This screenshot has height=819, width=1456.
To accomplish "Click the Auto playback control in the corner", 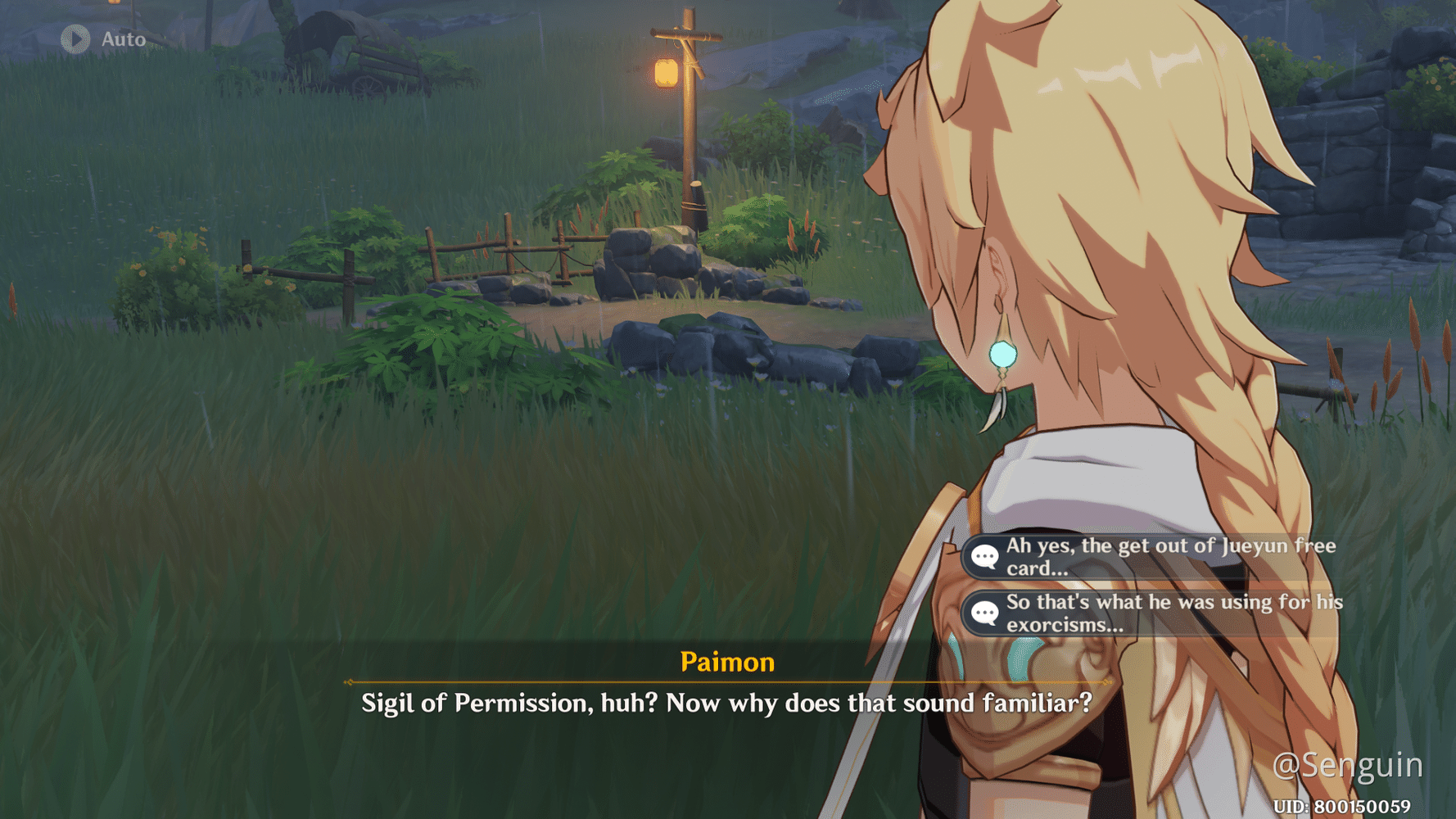I will (105, 38).
